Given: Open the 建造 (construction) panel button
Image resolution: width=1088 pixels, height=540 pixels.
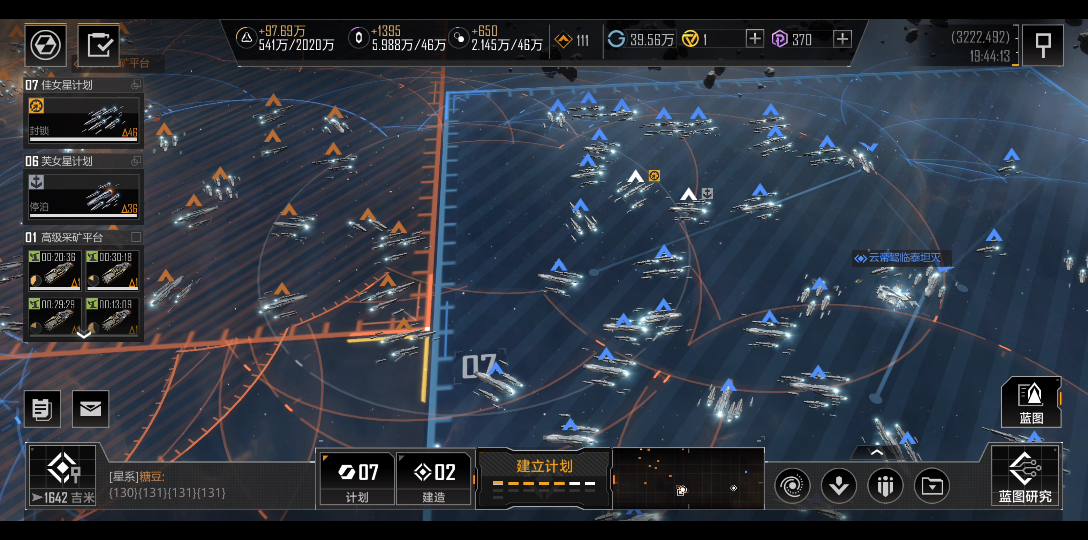Looking at the screenshot, I should click(x=435, y=478).
